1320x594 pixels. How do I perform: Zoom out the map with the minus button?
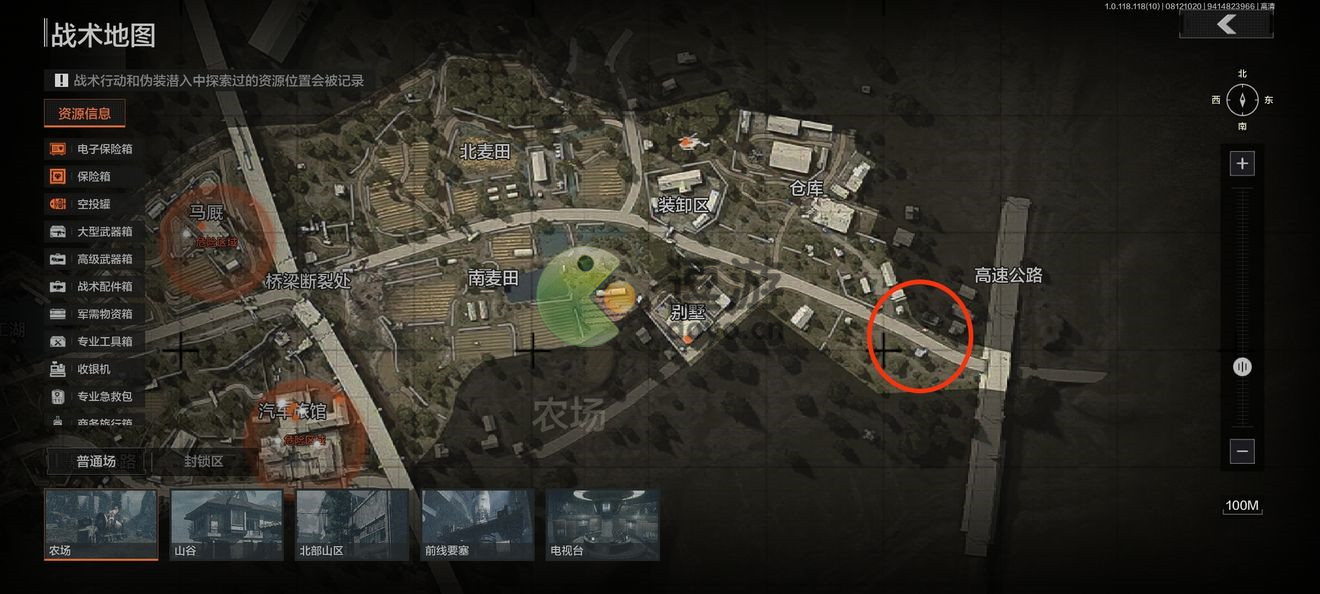(x=1242, y=451)
